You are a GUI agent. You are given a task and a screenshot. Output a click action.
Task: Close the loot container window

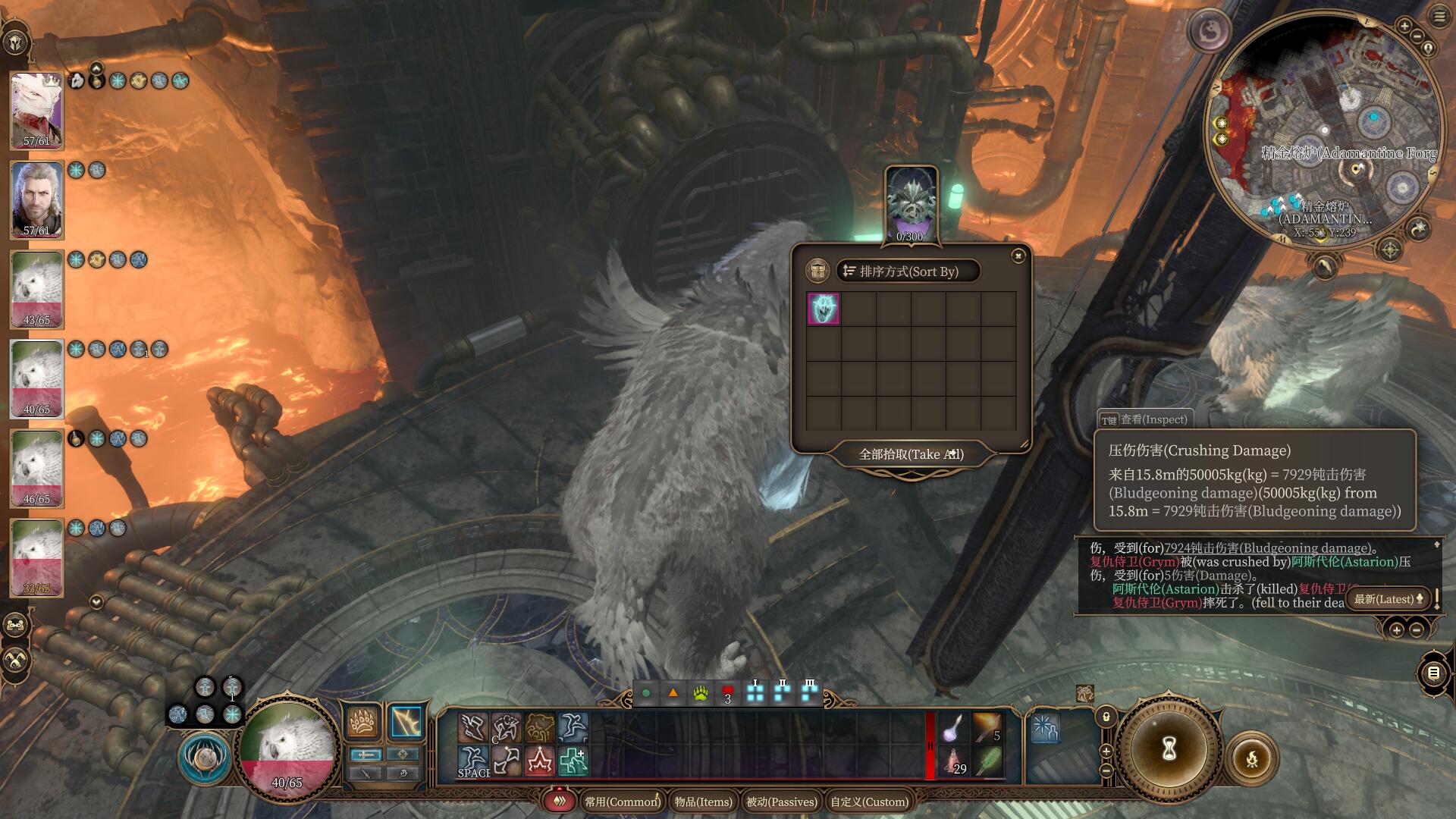pyautogui.click(x=1018, y=256)
